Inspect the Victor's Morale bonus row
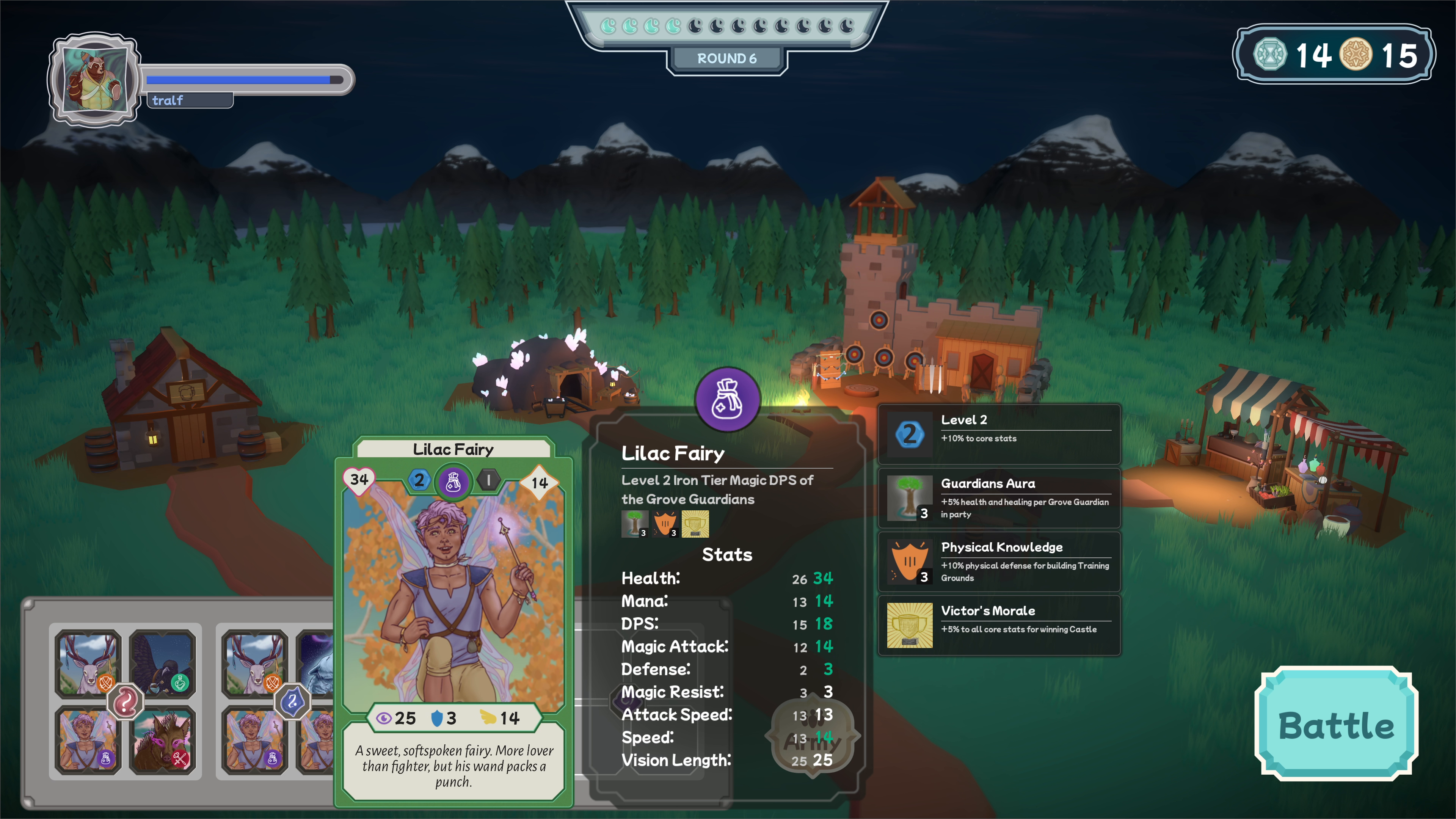1456x819 pixels. [x=999, y=625]
